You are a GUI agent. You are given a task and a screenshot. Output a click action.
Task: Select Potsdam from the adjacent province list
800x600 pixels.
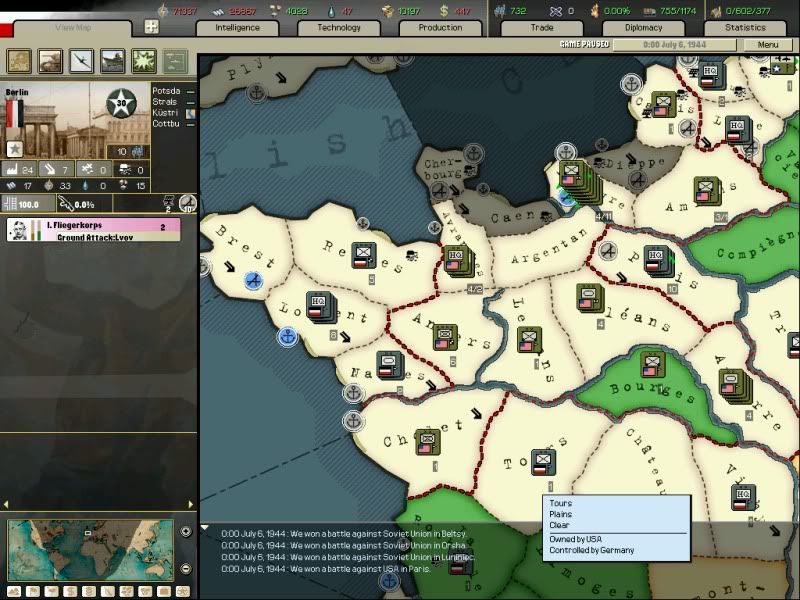167,91
